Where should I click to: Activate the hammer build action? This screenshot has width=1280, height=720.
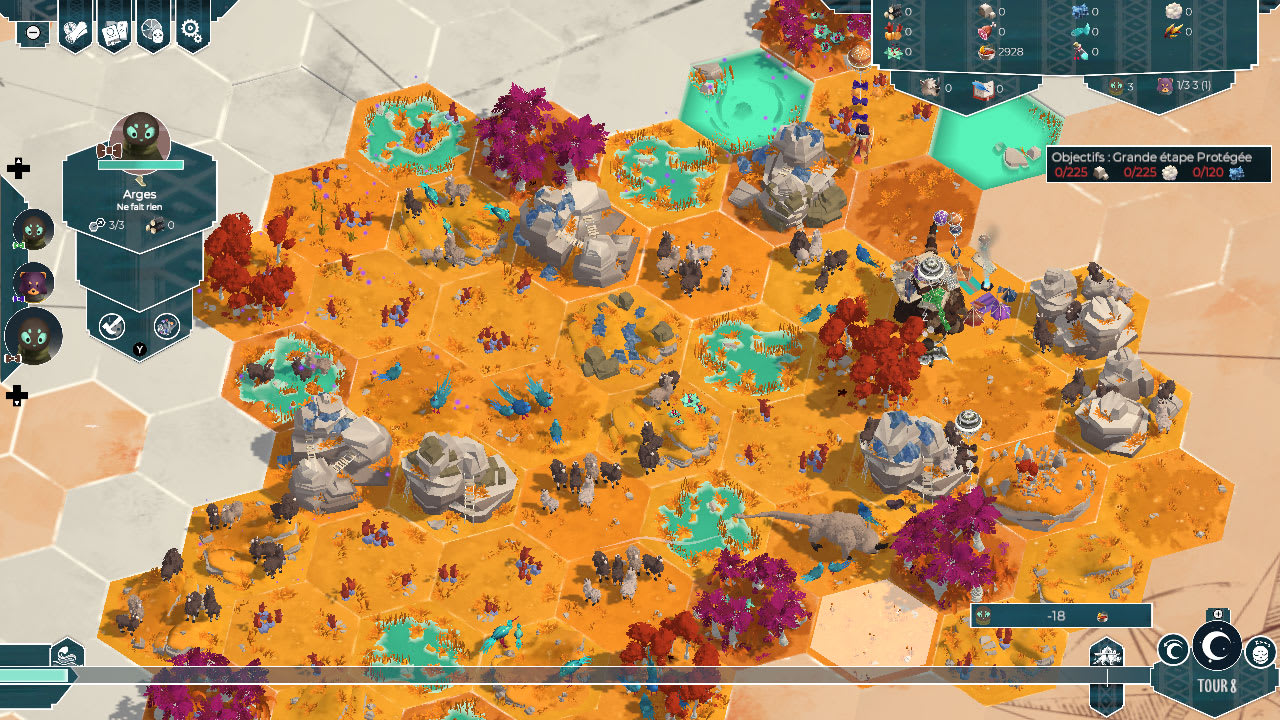[113, 324]
